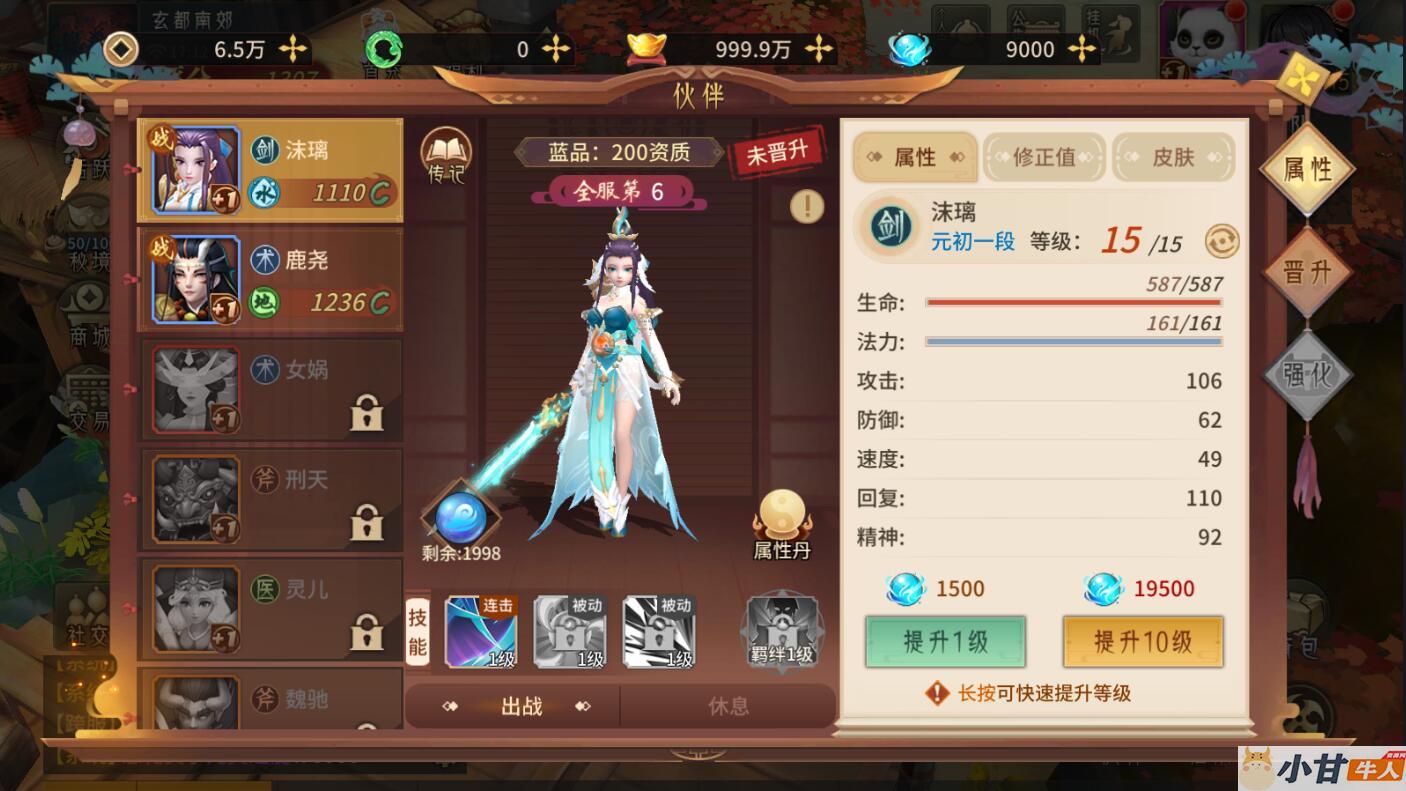Open the 强化 enhancement side tab

[x=1307, y=374]
